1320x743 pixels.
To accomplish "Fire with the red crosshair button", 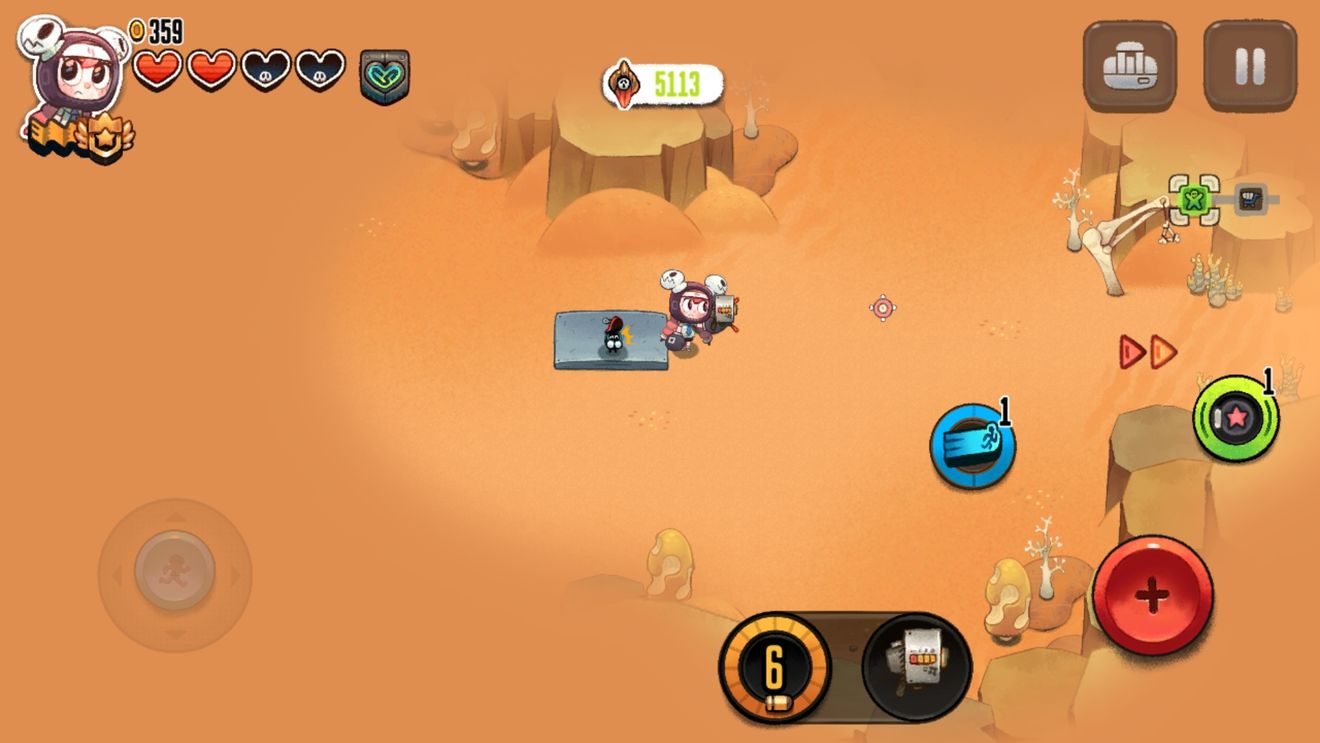I will tap(1152, 596).
